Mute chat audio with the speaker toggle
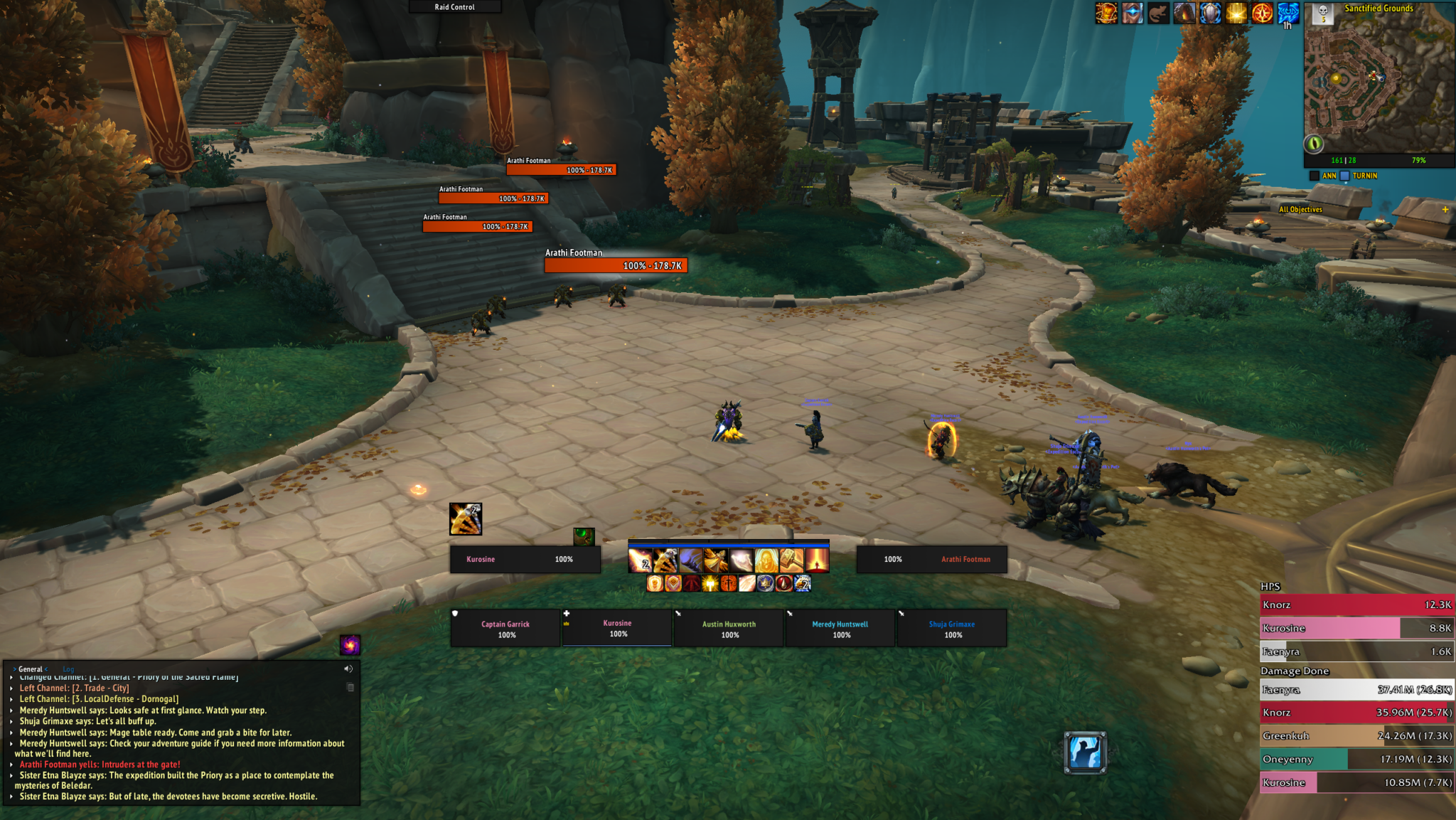This screenshot has width=1456, height=820. point(348,669)
